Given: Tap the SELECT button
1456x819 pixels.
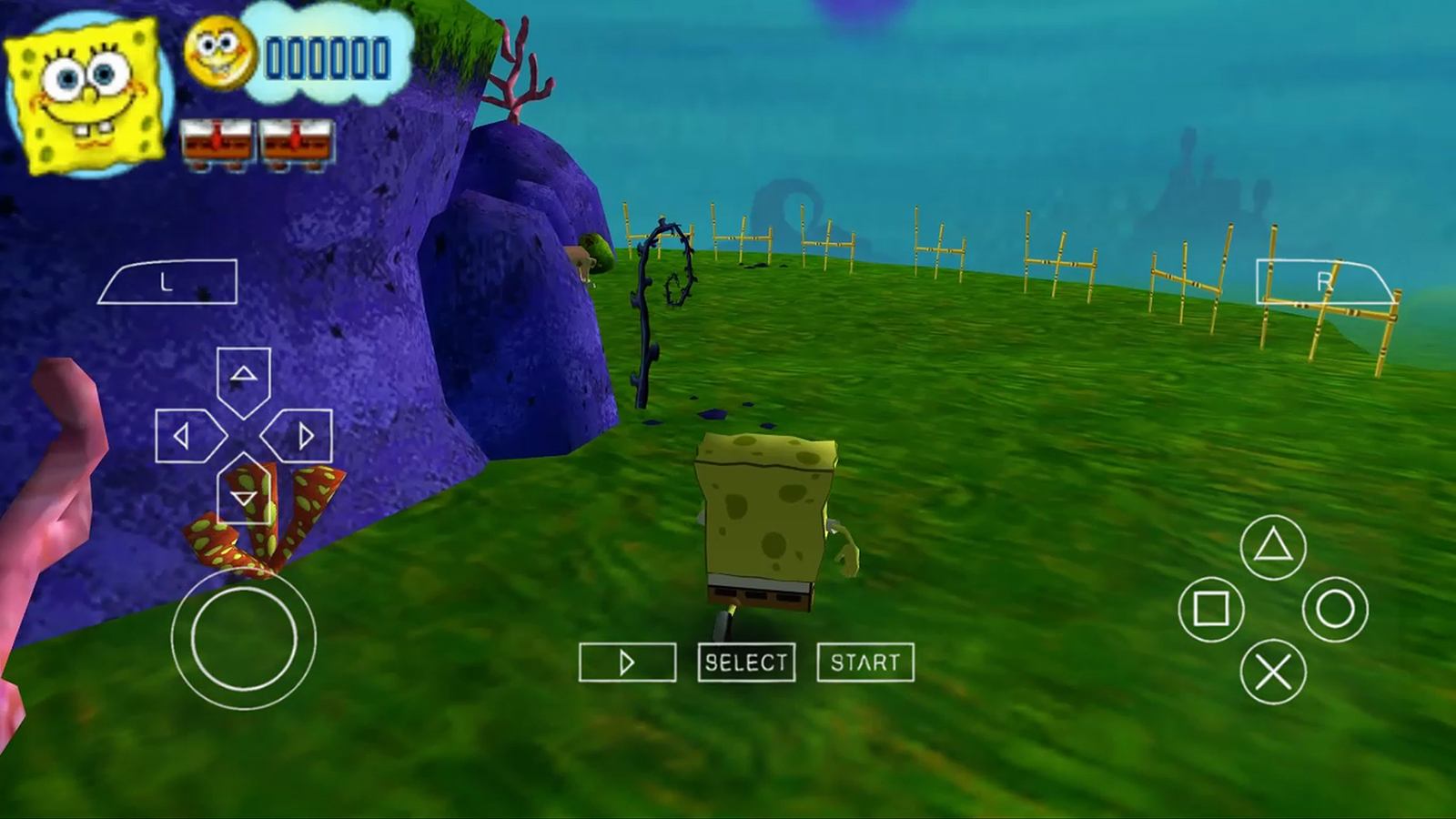Looking at the screenshot, I should tap(746, 662).
